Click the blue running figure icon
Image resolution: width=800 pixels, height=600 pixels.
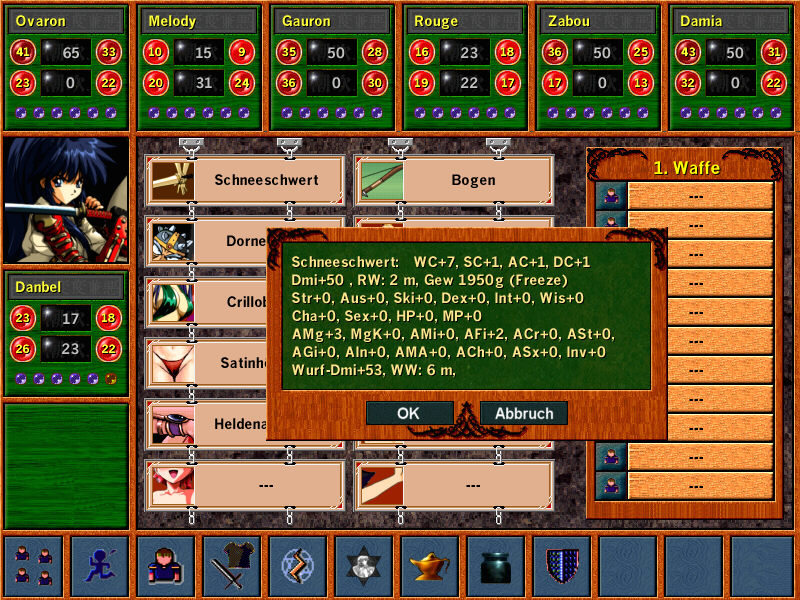pos(100,566)
